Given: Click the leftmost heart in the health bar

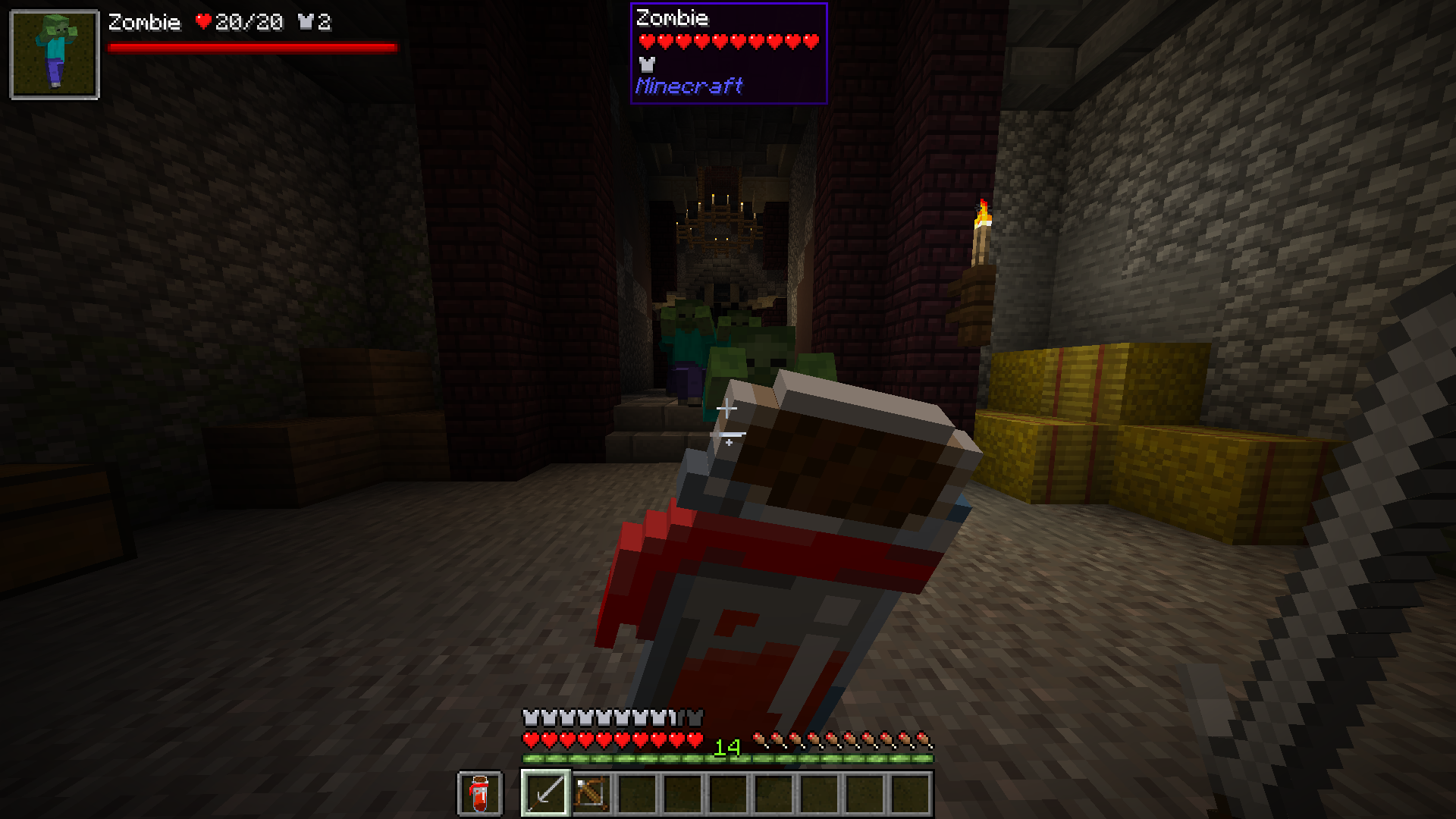Looking at the screenshot, I should pos(531,740).
